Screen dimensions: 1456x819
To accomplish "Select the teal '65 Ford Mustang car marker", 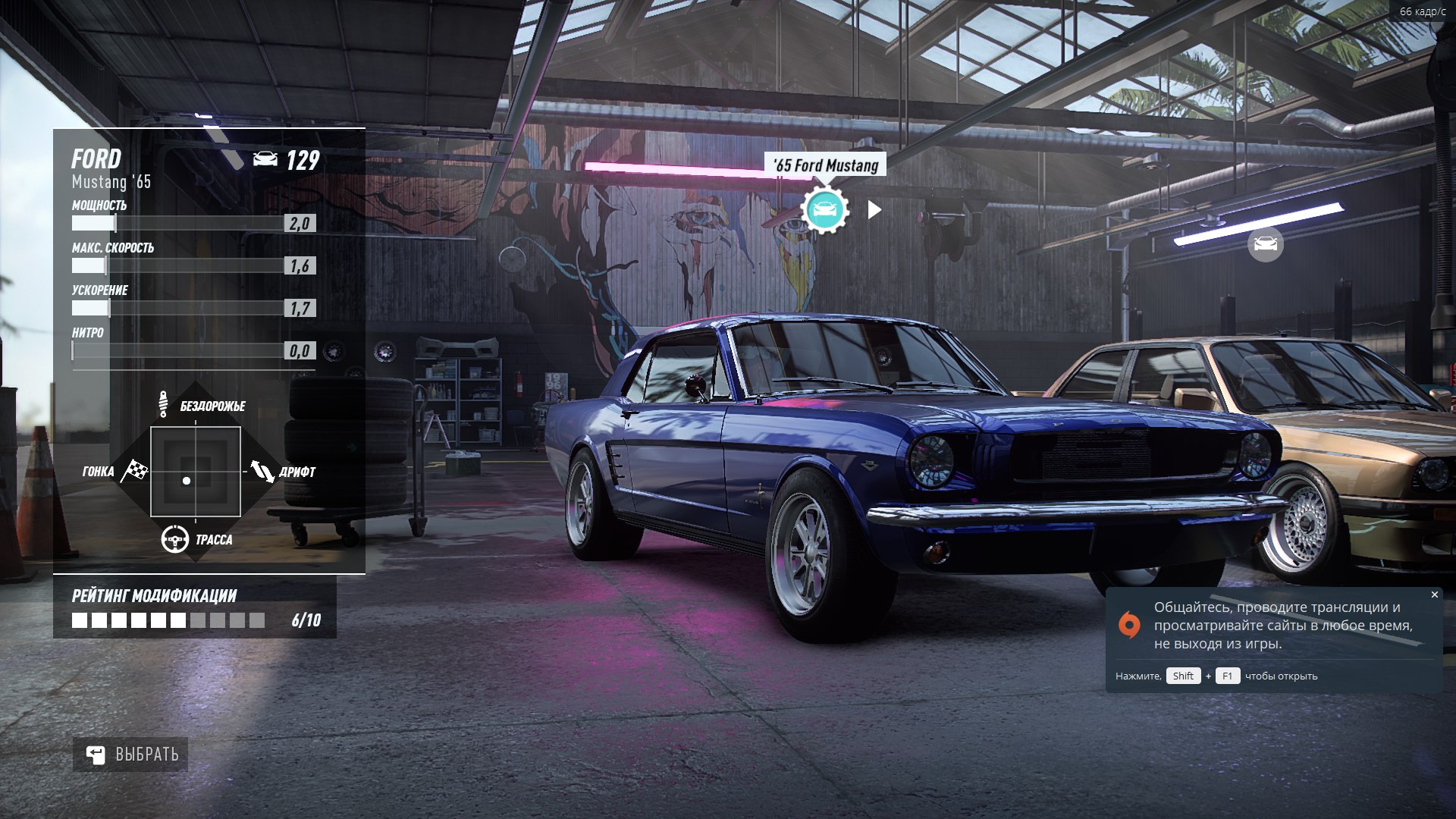I will pyautogui.click(x=824, y=209).
